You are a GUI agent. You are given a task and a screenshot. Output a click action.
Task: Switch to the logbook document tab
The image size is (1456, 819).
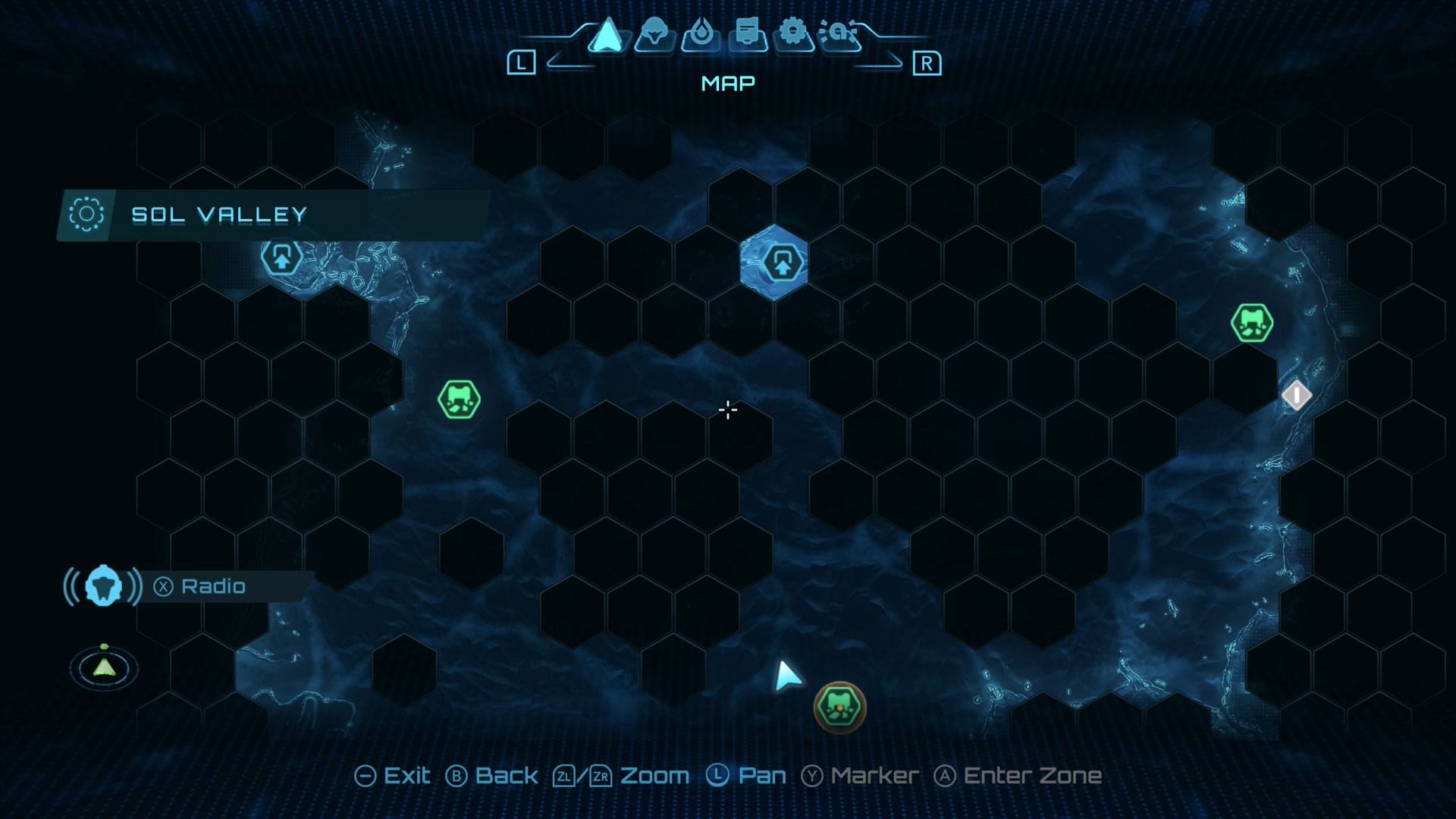click(748, 35)
